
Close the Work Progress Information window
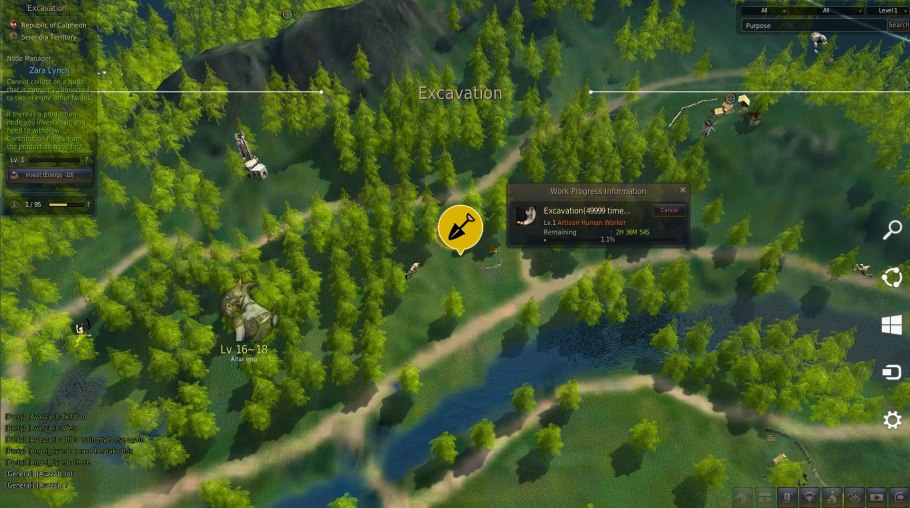[x=683, y=190]
